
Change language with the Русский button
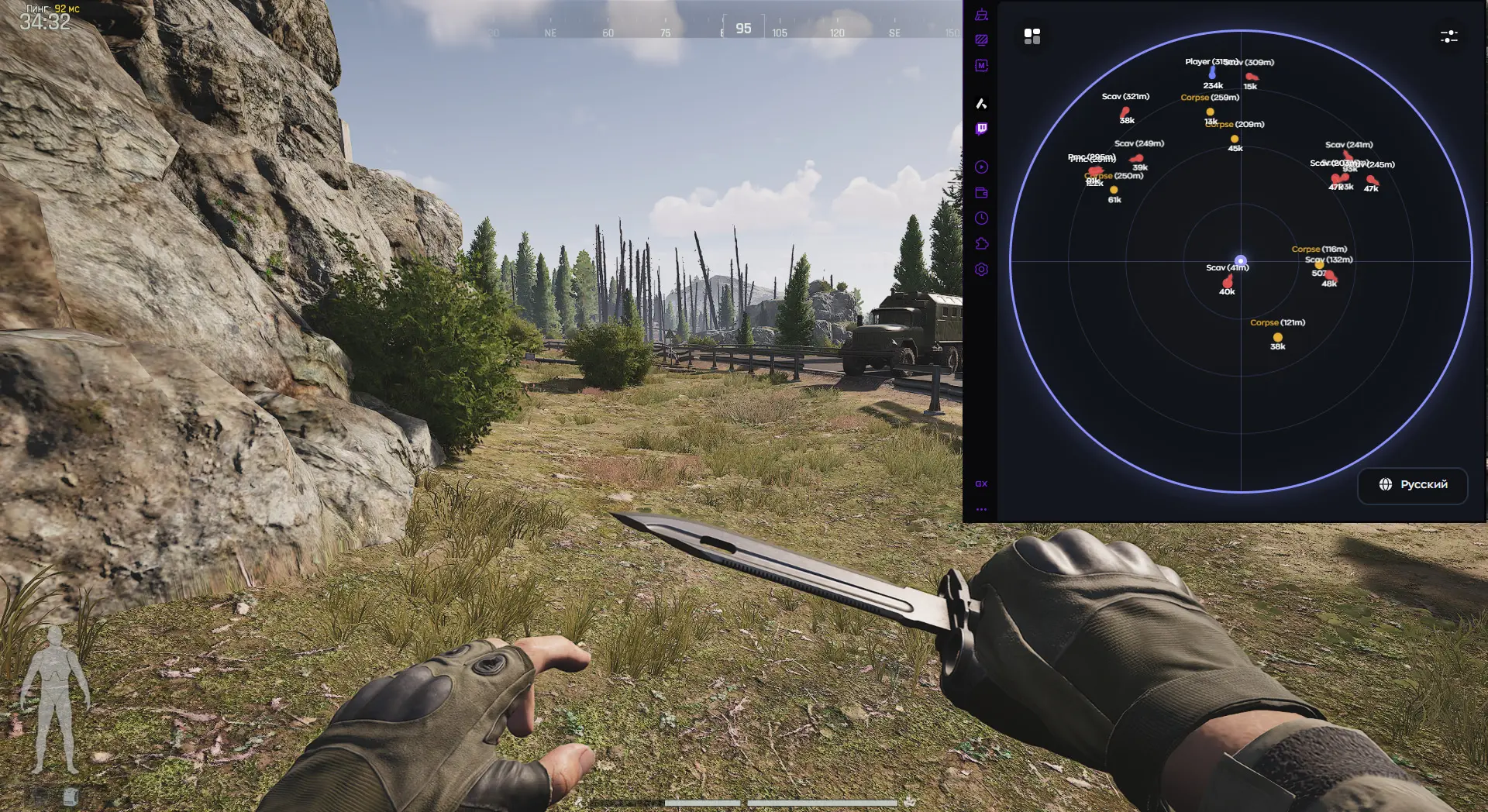point(1413,485)
